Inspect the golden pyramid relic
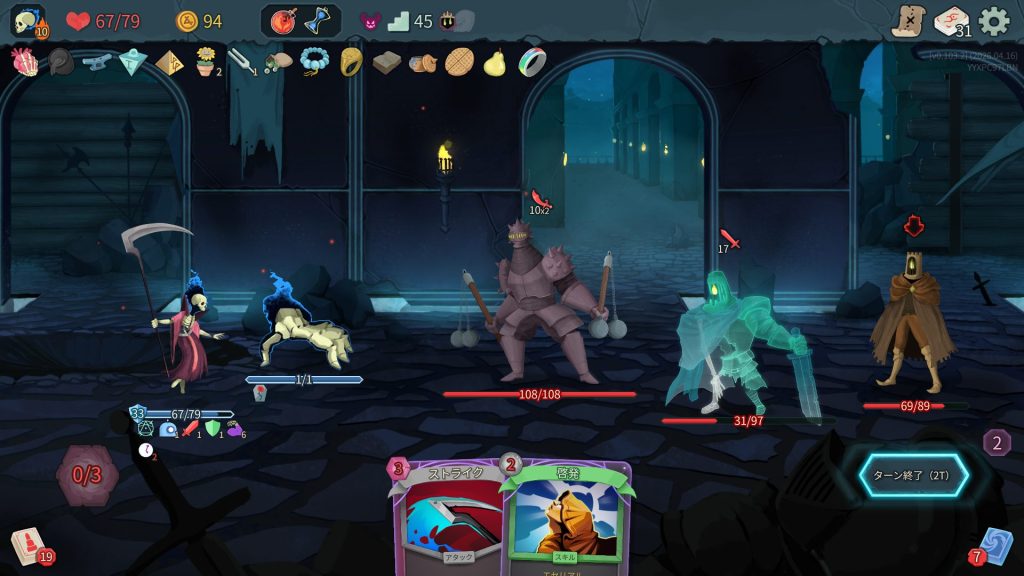This screenshot has width=1024, height=576. point(169,62)
